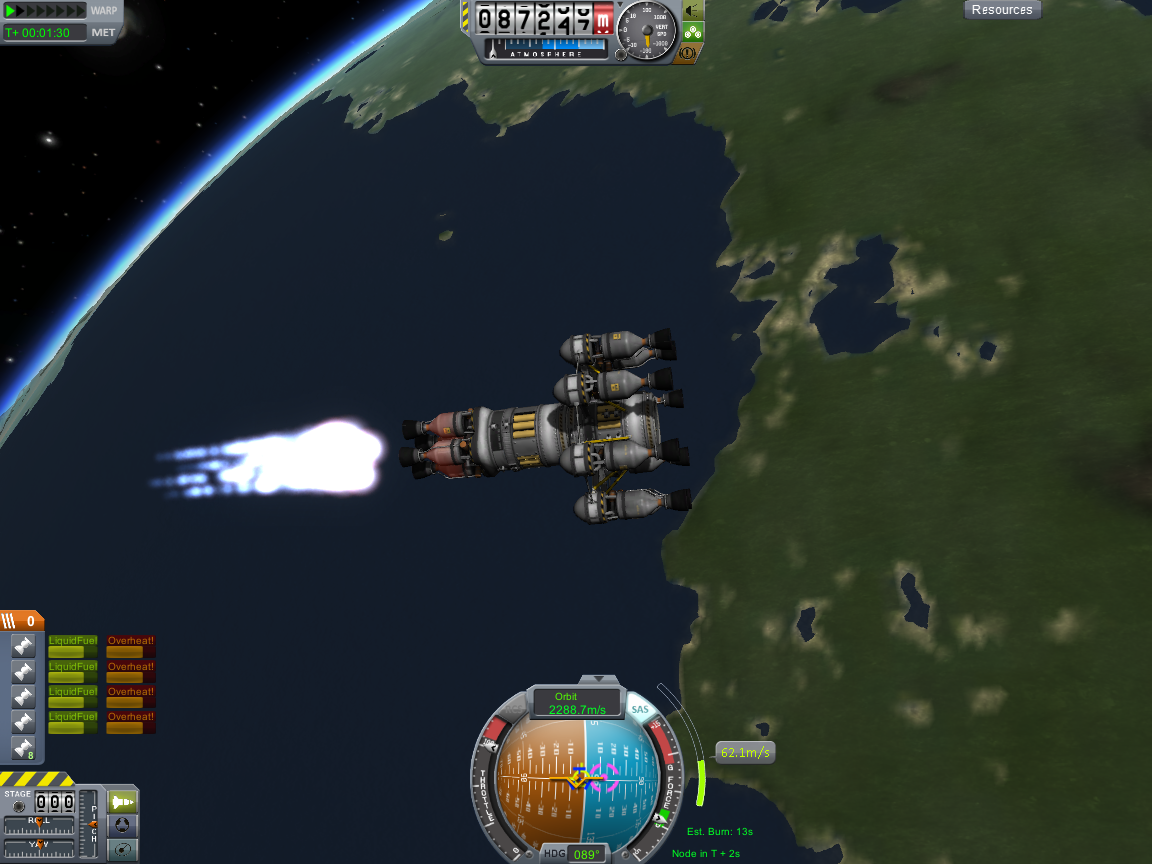
Task: Toggle the orange brakes button
Action: tap(687, 53)
